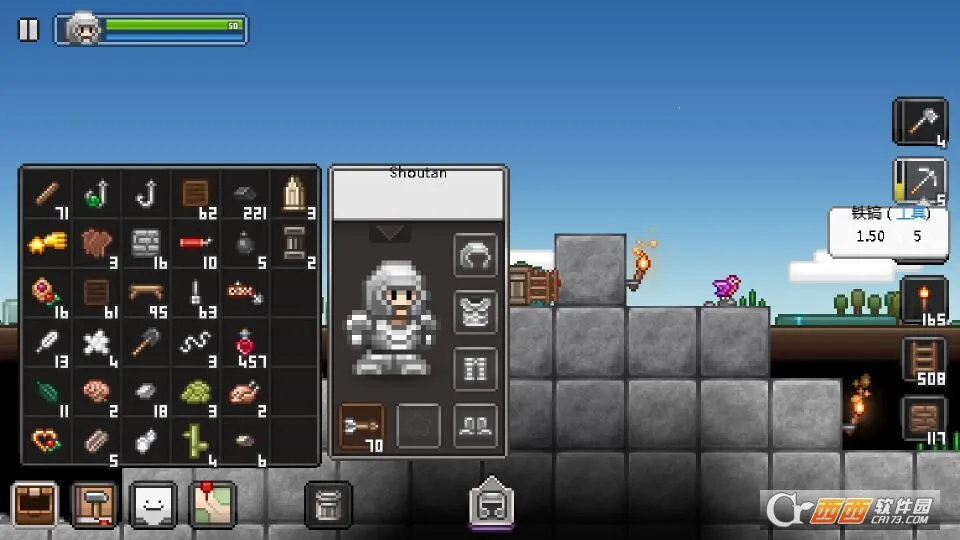960x540 pixels.
Task: Open the smiley face menu
Action: point(153,505)
